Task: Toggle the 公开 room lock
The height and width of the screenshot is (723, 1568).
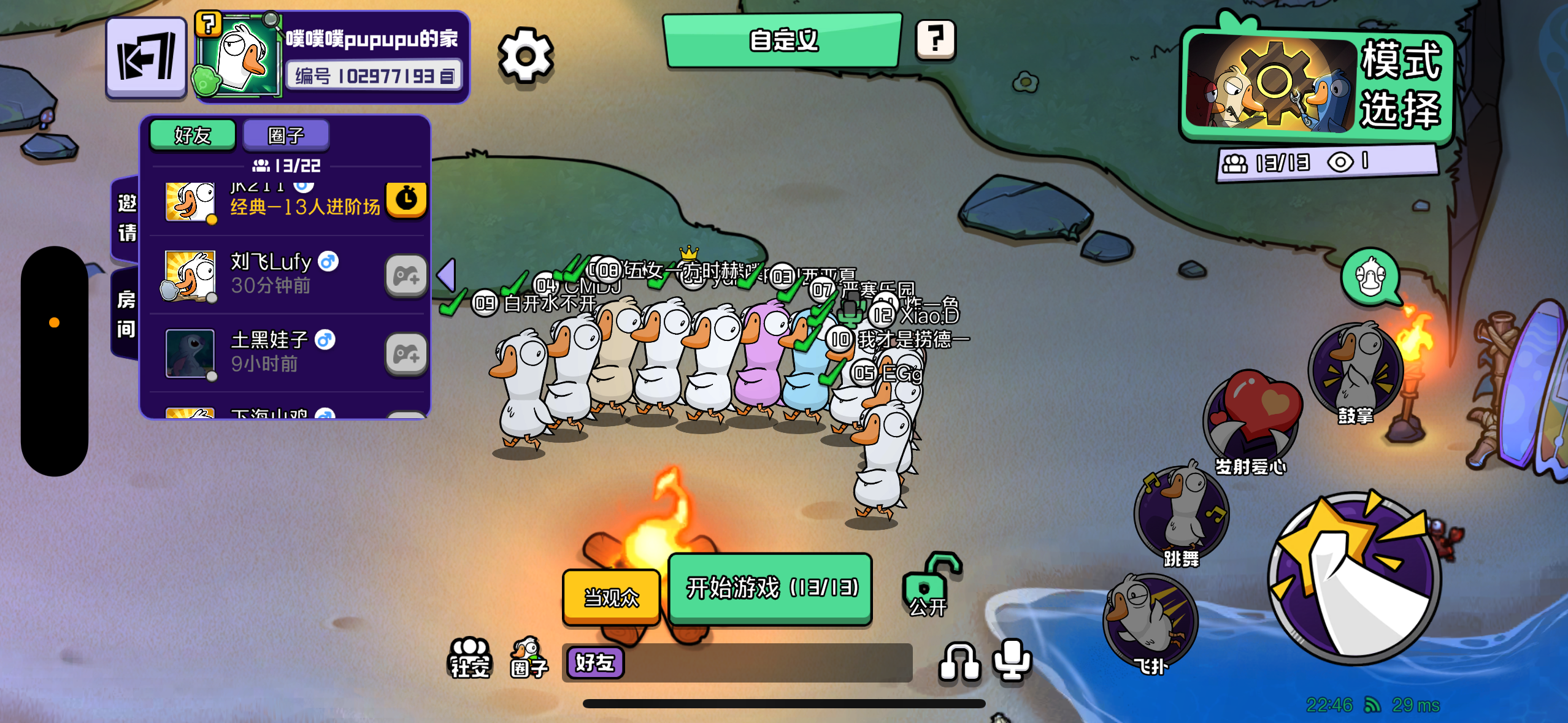Action: pos(929,587)
